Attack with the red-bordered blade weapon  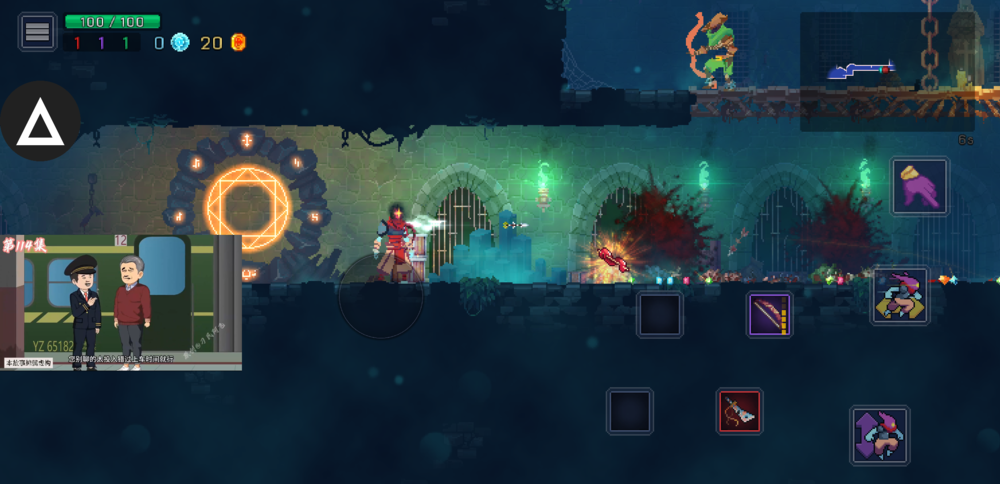click(x=739, y=411)
